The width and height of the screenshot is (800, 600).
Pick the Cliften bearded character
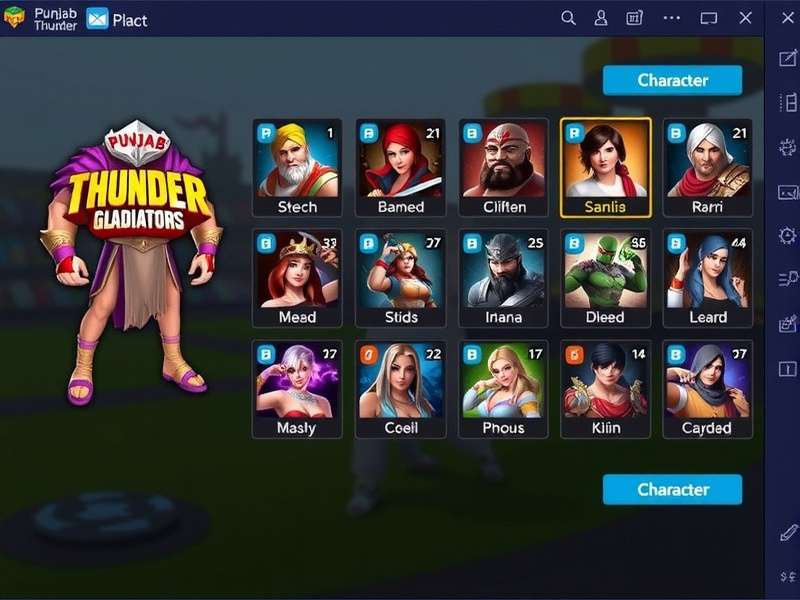click(x=503, y=167)
